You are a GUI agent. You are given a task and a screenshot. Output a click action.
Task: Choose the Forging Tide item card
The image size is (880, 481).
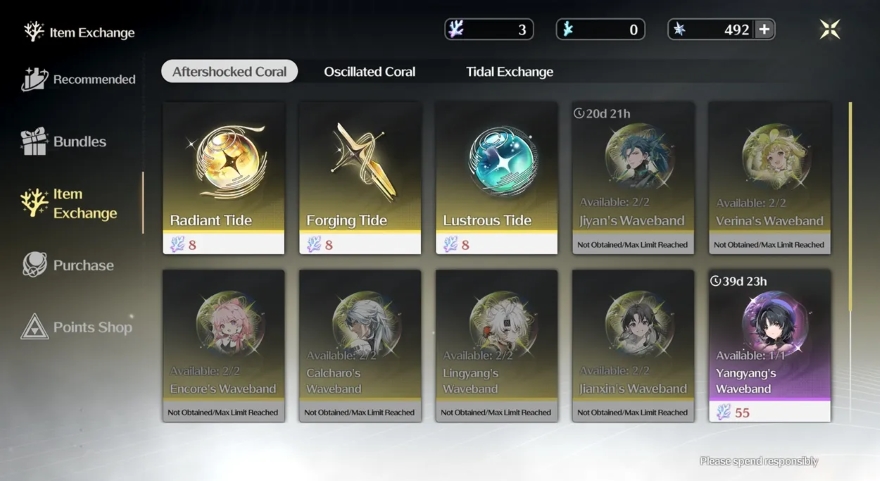(x=360, y=177)
